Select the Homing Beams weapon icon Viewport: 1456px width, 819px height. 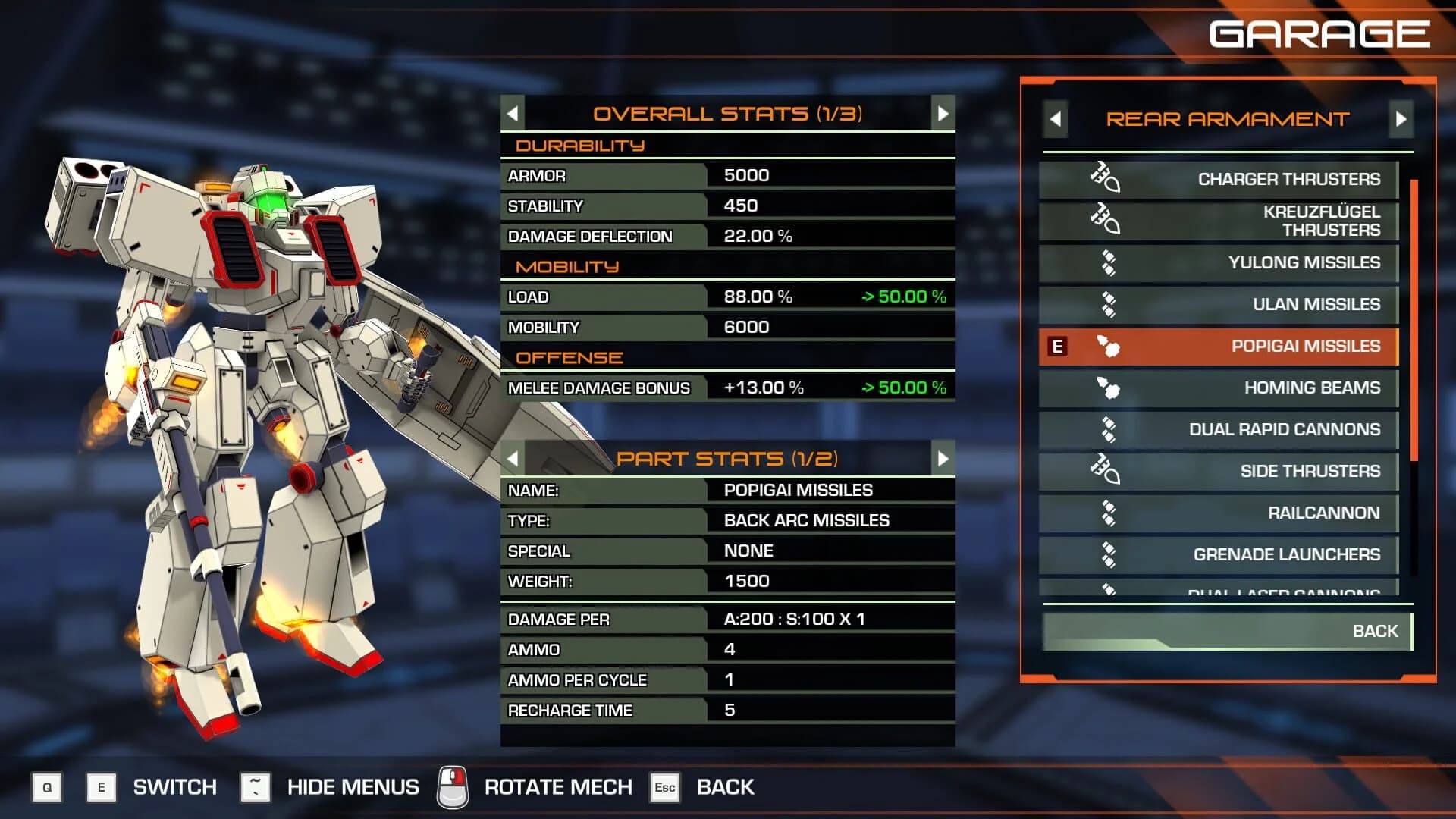point(1109,388)
